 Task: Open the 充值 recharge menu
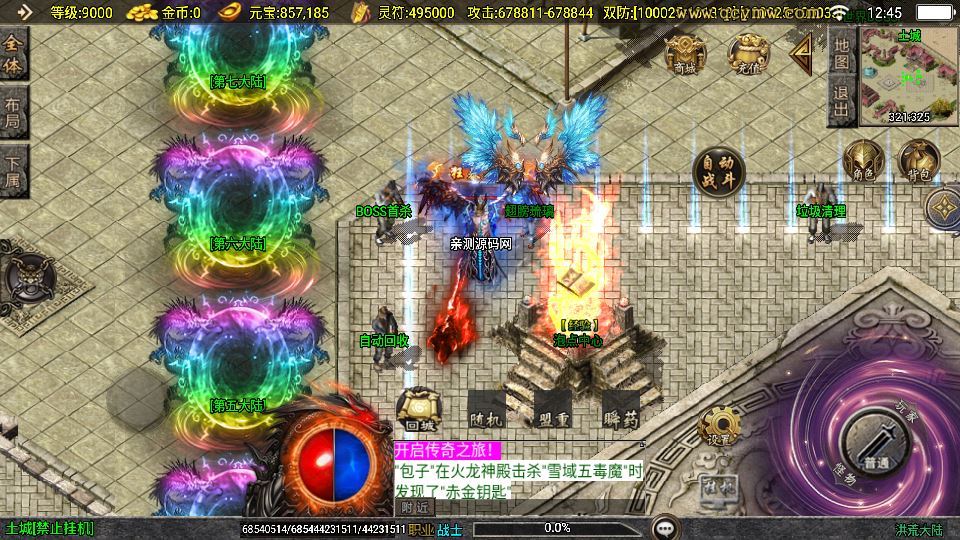point(746,53)
